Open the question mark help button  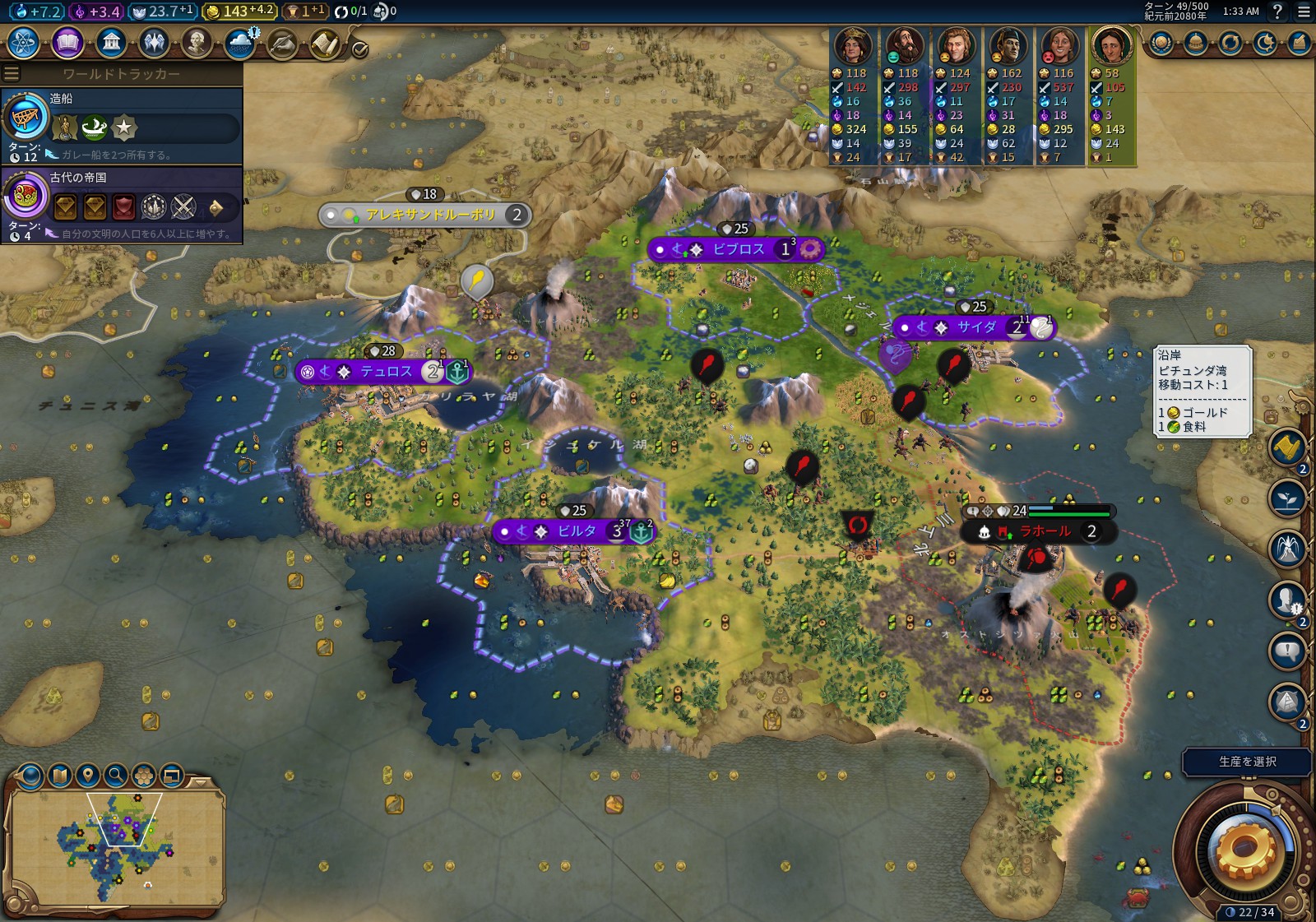(x=1277, y=12)
